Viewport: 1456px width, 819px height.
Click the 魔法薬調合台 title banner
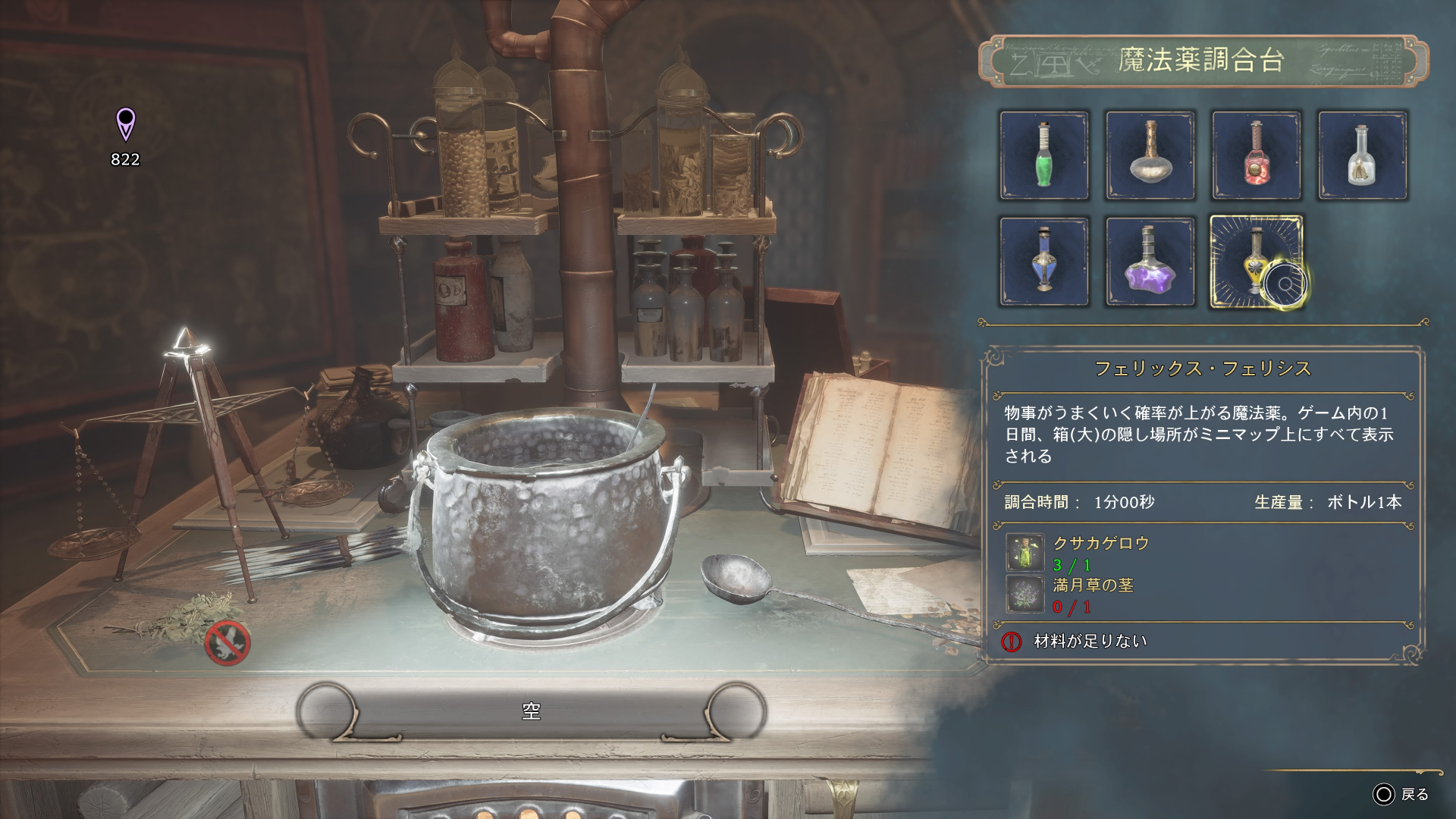(1200, 59)
